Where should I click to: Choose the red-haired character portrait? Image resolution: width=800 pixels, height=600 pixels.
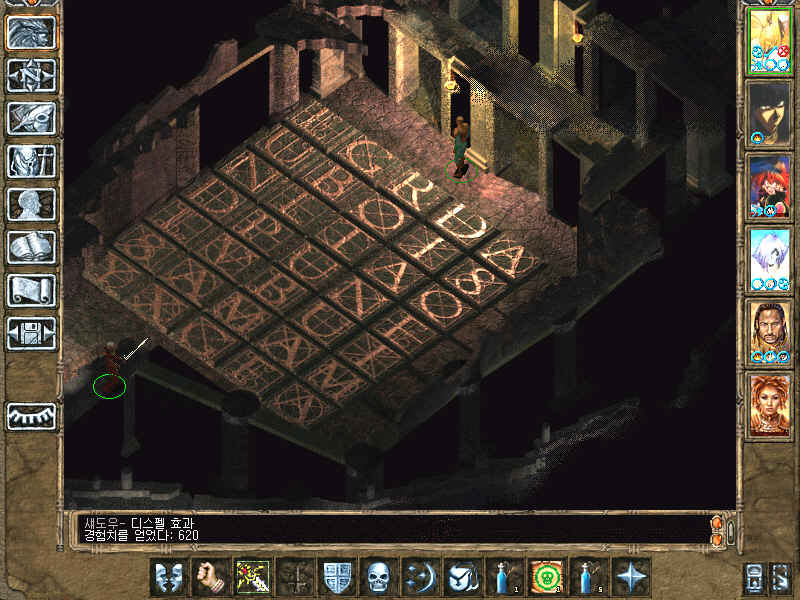[769, 186]
